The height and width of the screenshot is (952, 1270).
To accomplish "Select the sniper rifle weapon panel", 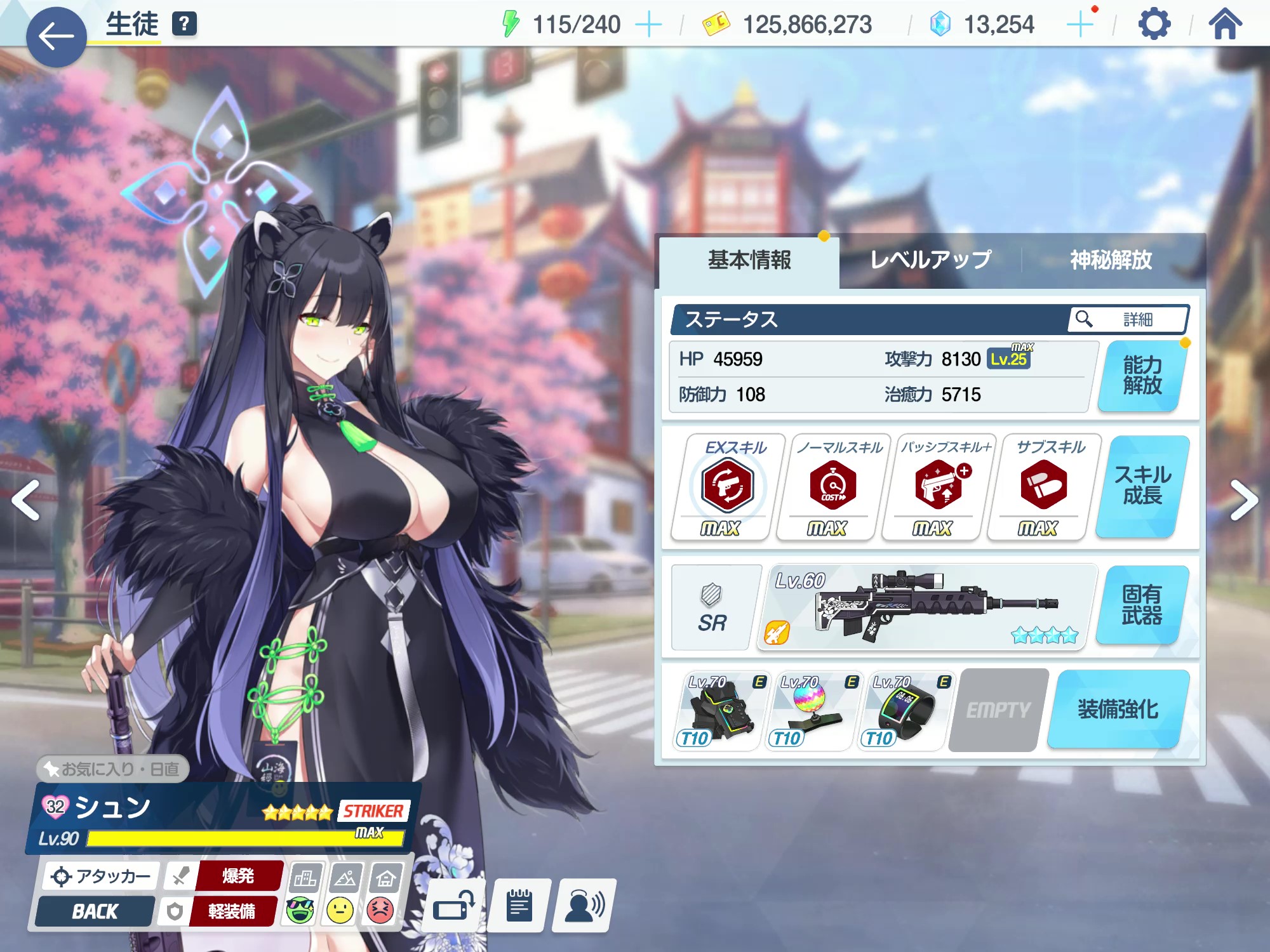I will click(x=926, y=607).
